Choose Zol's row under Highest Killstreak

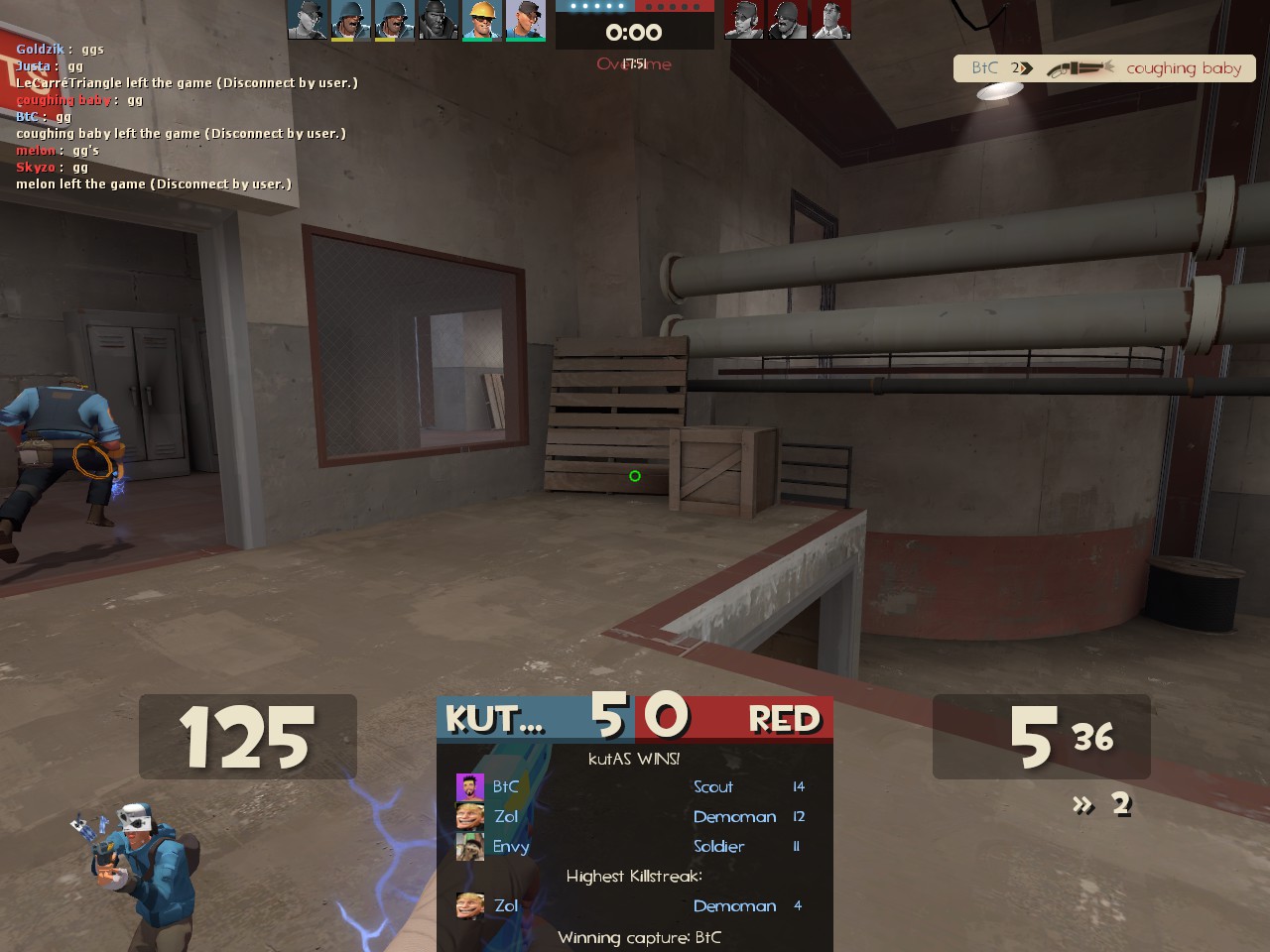pos(633,905)
